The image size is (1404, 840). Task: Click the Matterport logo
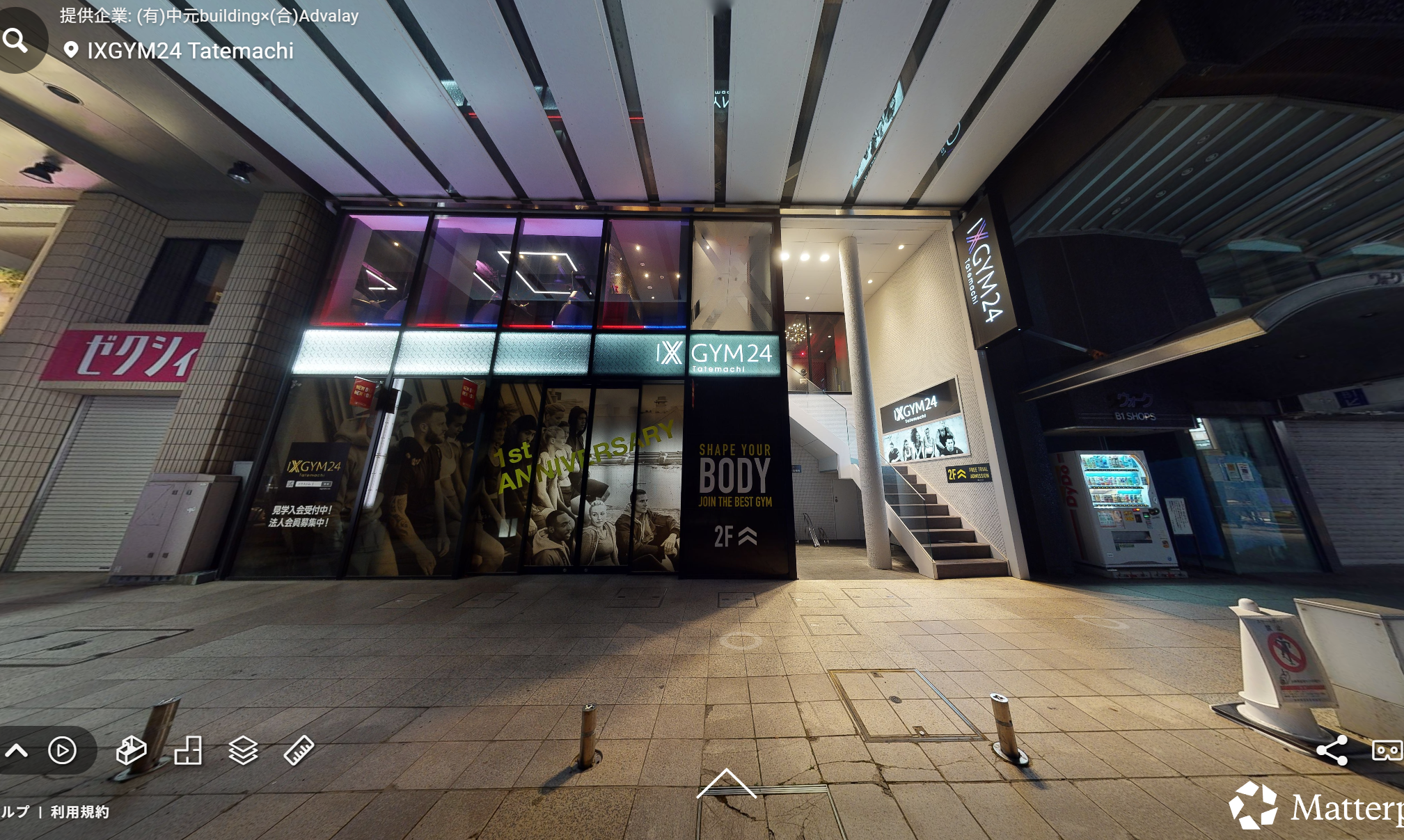click(x=1316, y=807)
